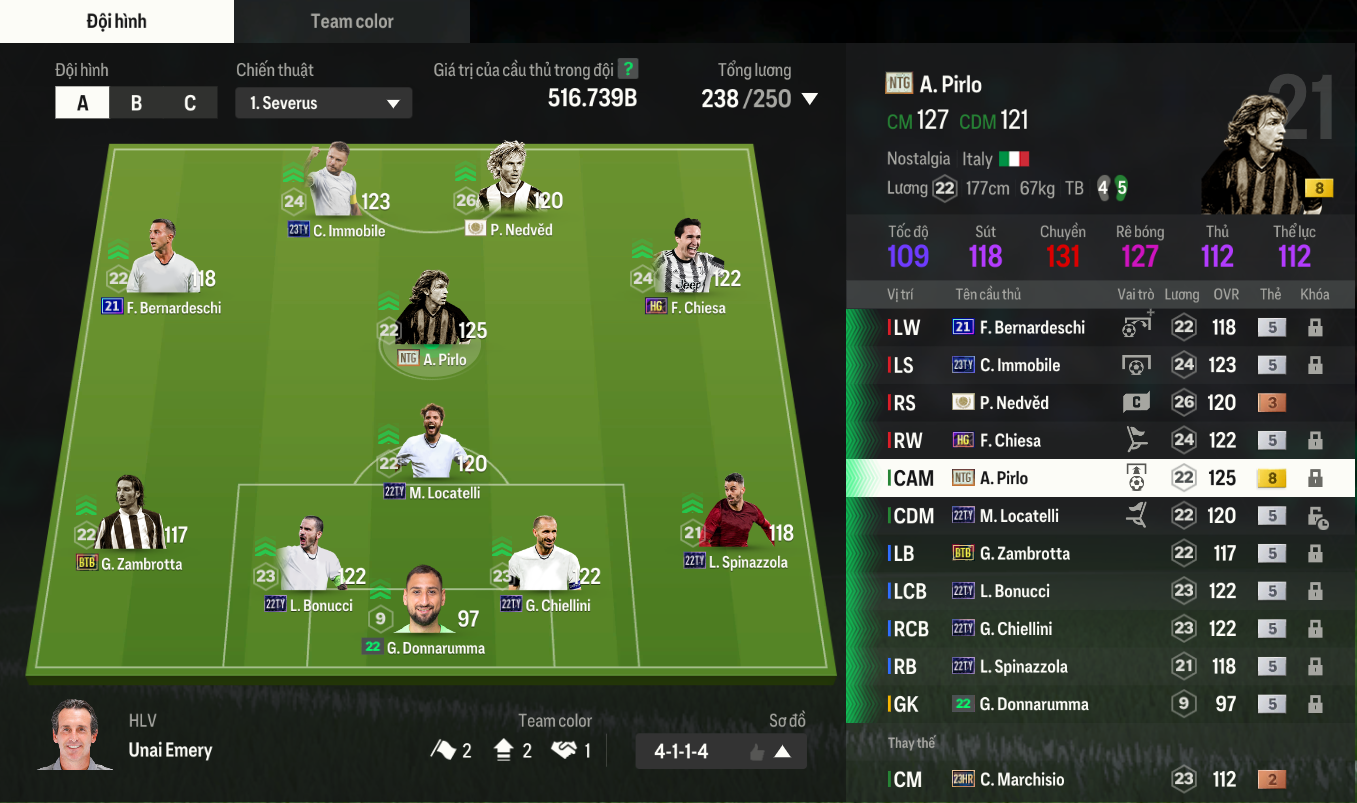The width and height of the screenshot is (1357, 803).
Task: Expand the Tổng lương salary arrow
Action: (x=810, y=99)
